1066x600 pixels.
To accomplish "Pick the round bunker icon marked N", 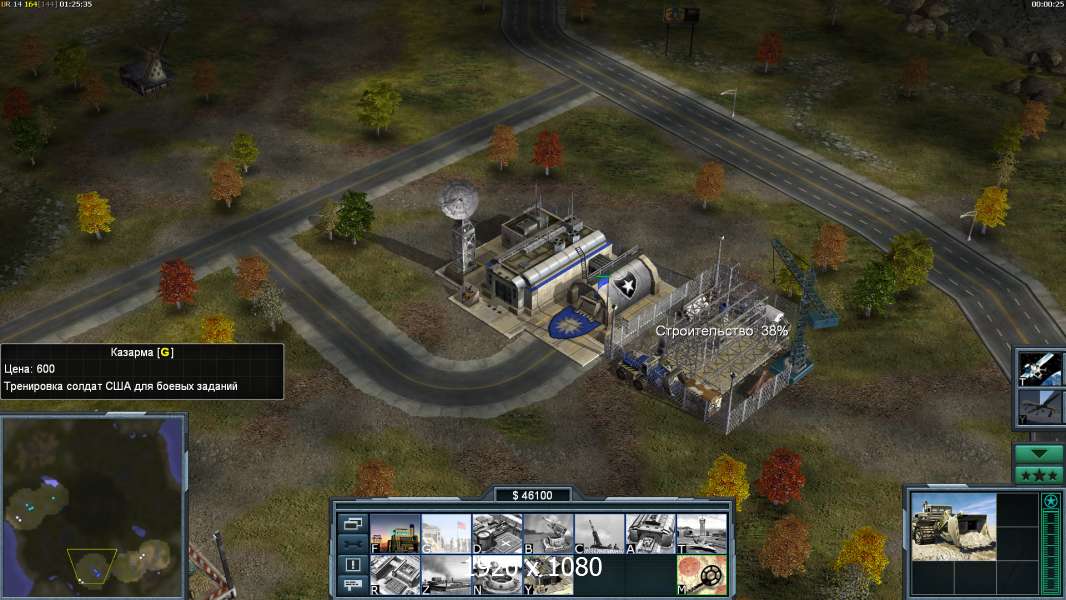I will tap(497, 575).
